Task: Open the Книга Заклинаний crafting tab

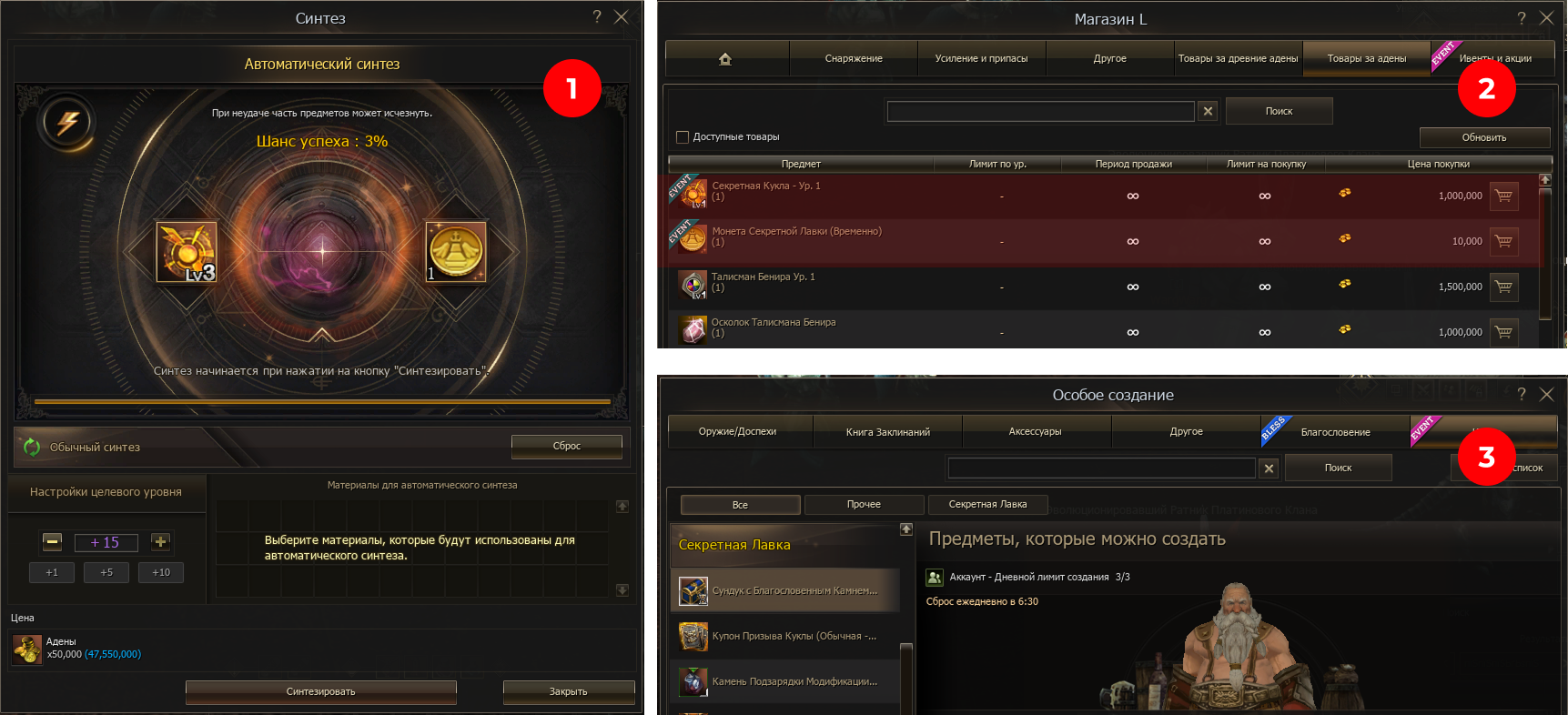Action: pyautogui.click(x=887, y=432)
